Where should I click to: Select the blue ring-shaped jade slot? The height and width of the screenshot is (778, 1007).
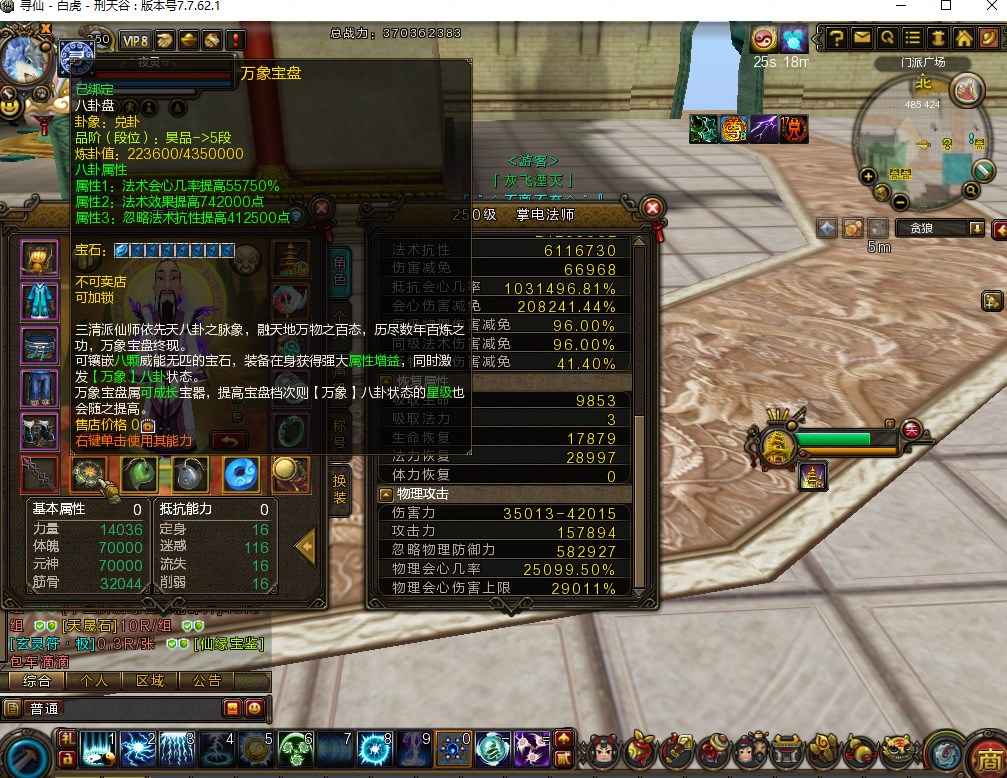(x=241, y=474)
